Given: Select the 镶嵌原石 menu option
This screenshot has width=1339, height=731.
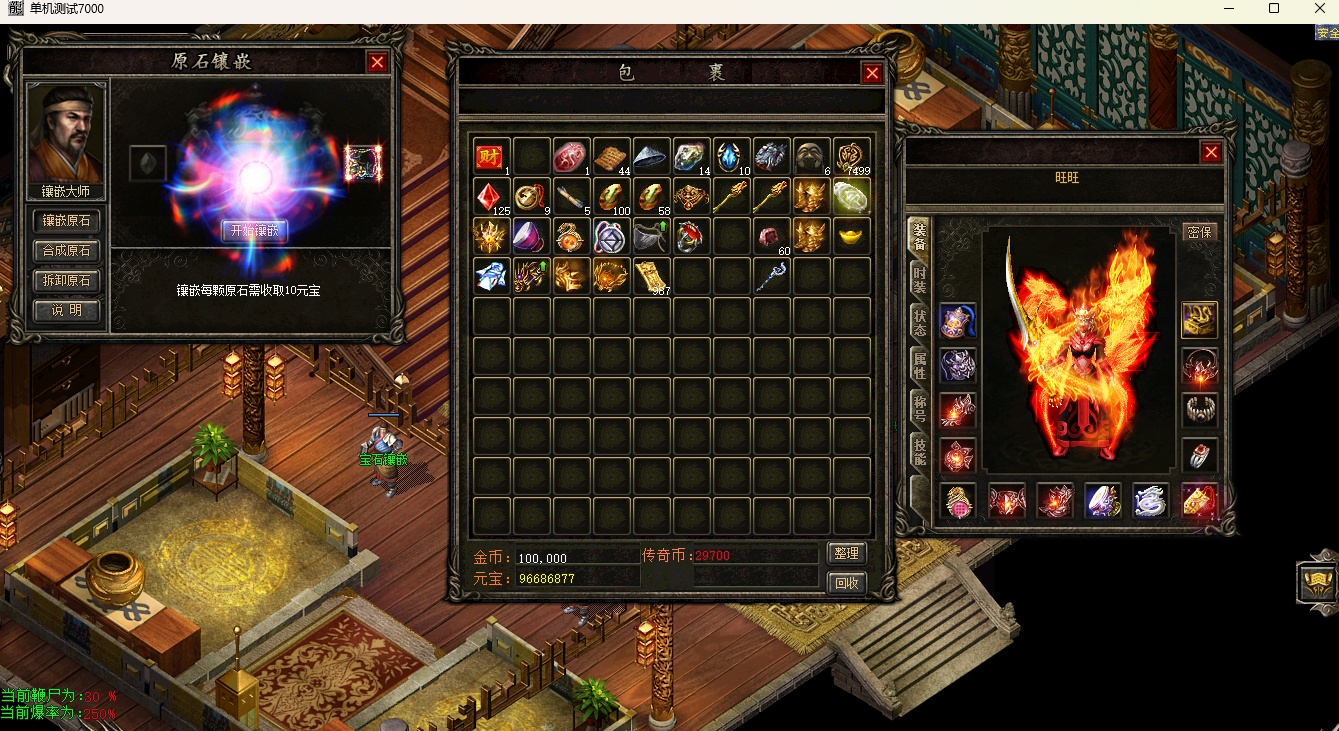Looking at the screenshot, I should pos(67,221).
